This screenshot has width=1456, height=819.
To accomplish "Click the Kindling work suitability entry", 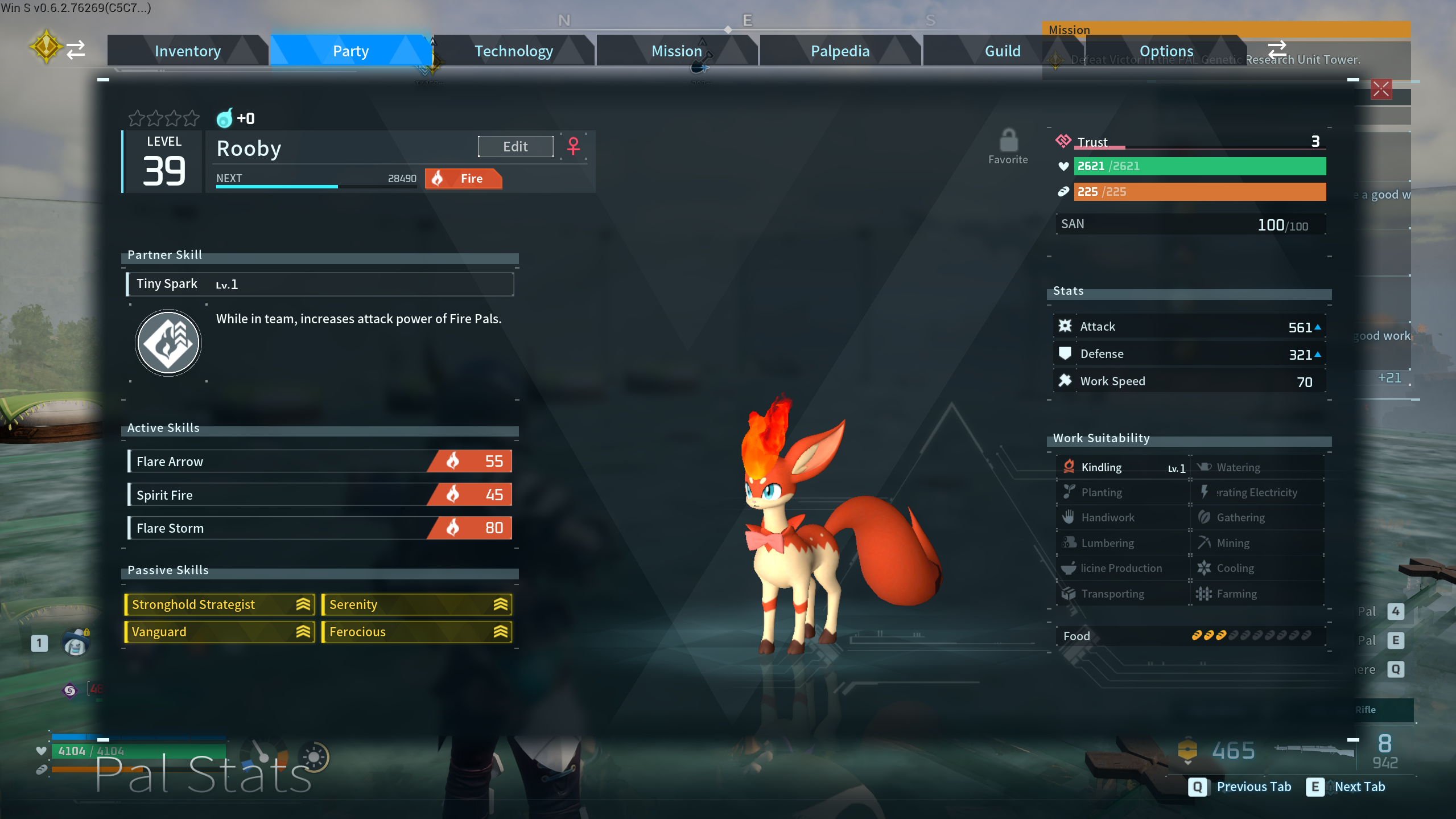I will pos(1123,467).
